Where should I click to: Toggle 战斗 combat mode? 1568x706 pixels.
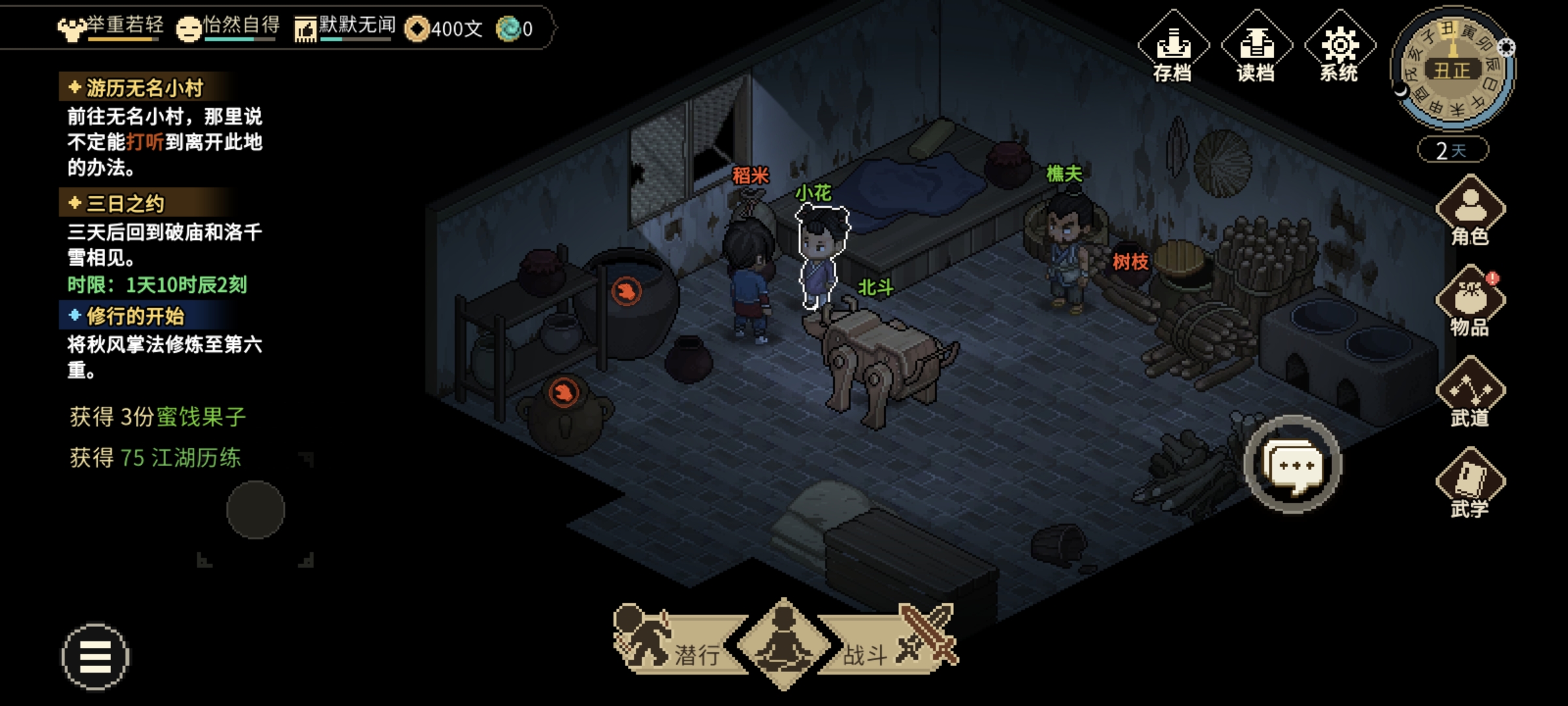point(895,644)
